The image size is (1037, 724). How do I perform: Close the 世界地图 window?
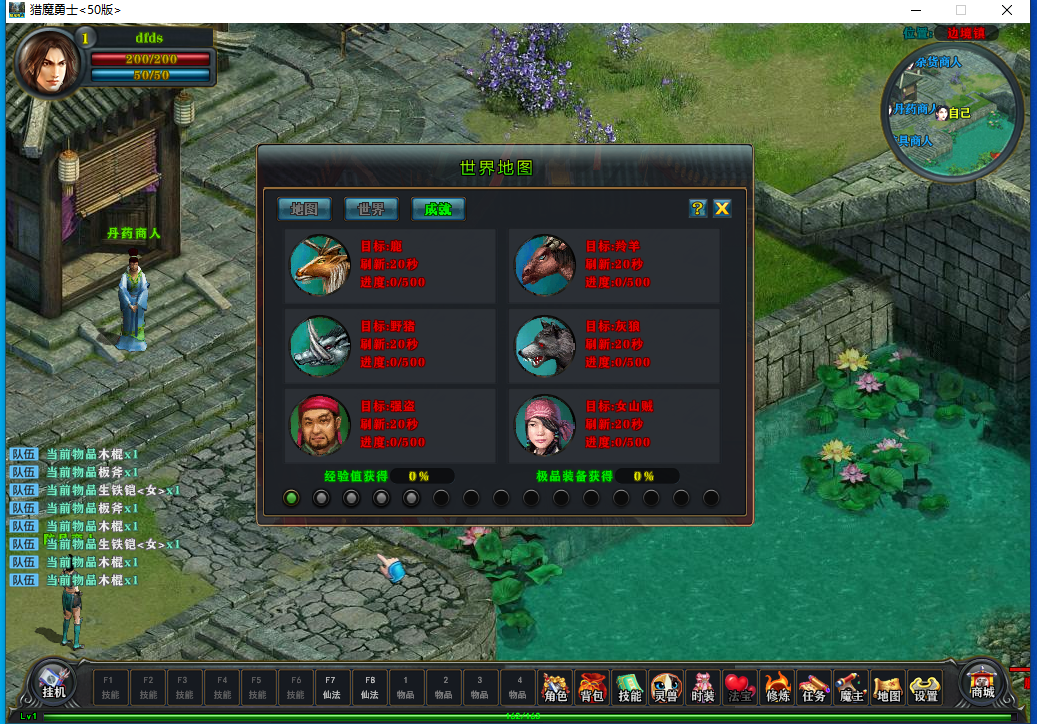[x=722, y=208]
